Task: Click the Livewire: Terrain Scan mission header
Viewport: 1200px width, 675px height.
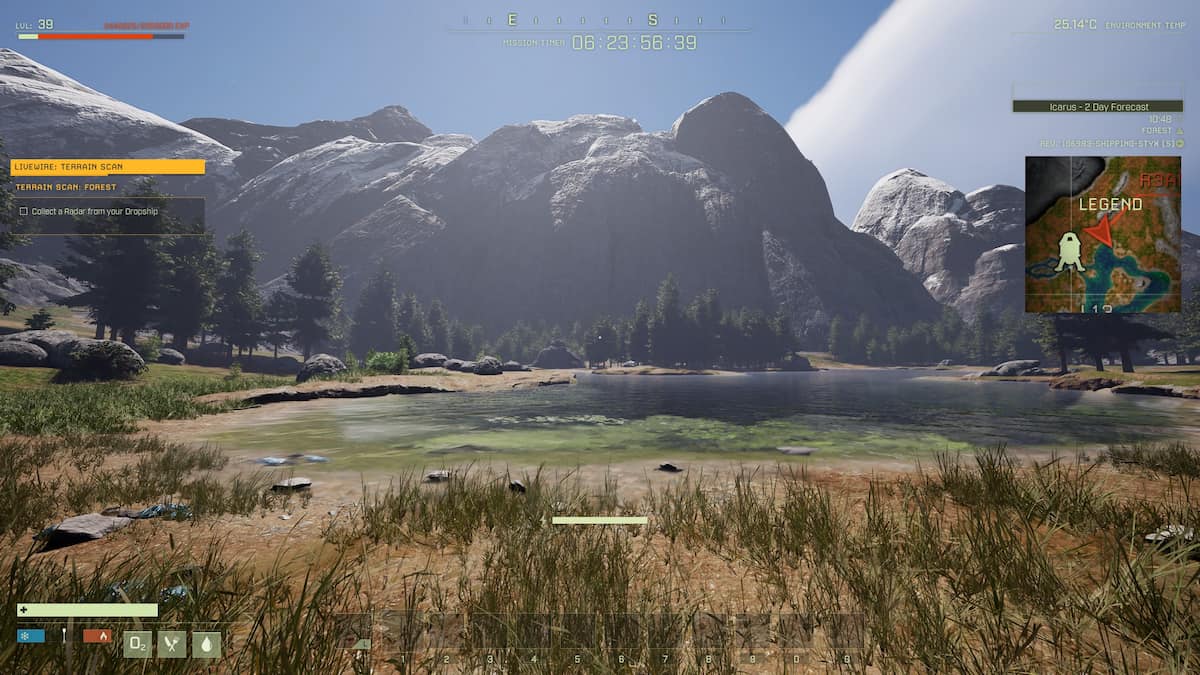Action: 107,167
